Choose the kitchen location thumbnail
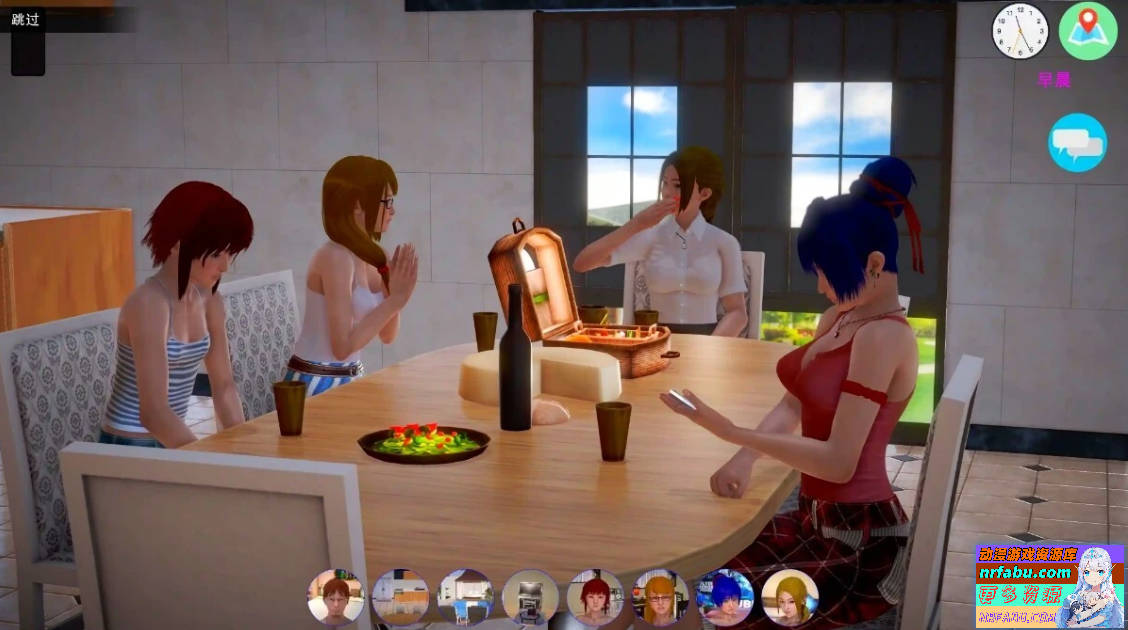The image size is (1128, 630). point(400,597)
